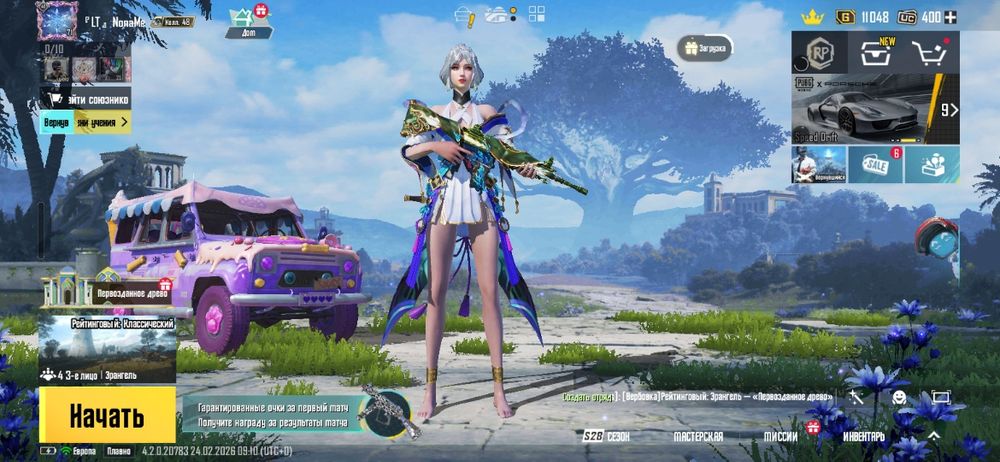
Task: Add UC with the plus button
Action: pyautogui.click(x=951, y=17)
